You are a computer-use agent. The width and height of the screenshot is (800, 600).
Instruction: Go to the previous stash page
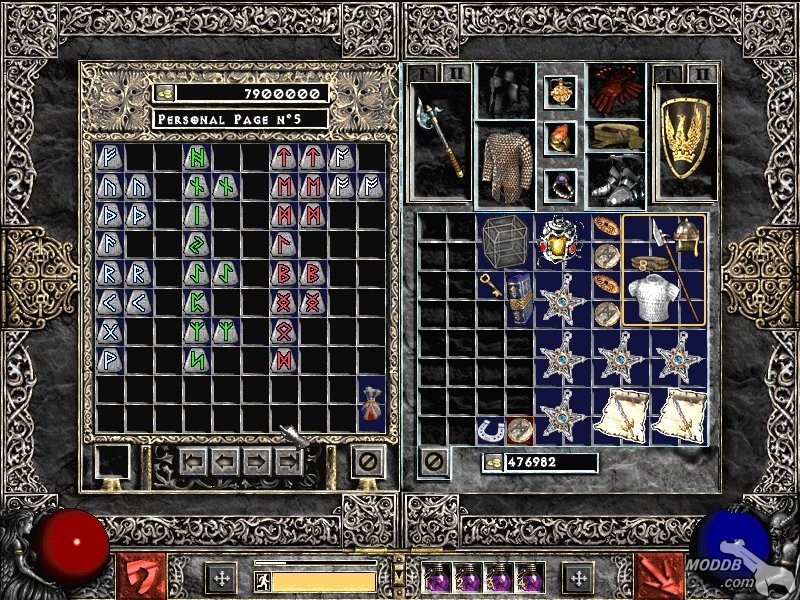click(x=226, y=462)
